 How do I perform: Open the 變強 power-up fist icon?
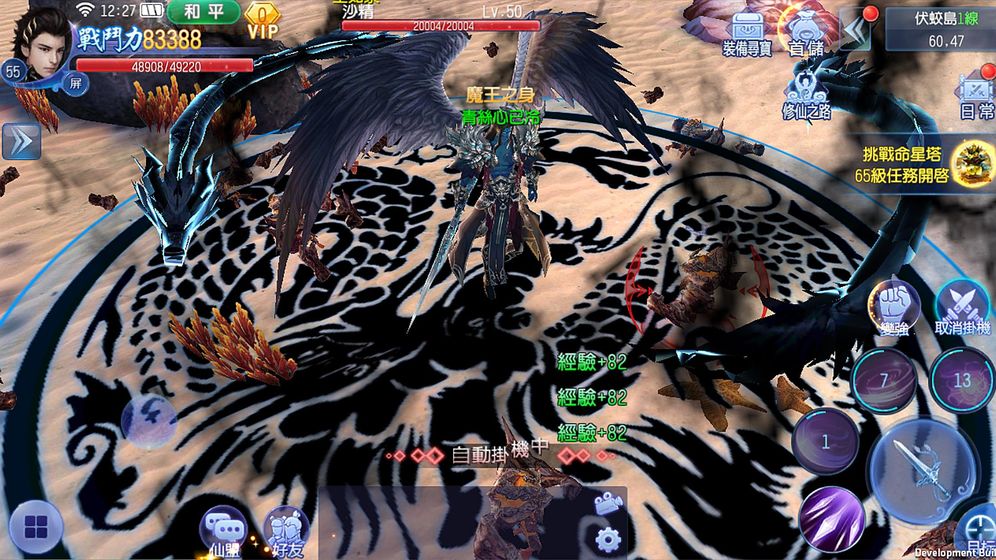pos(892,305)
